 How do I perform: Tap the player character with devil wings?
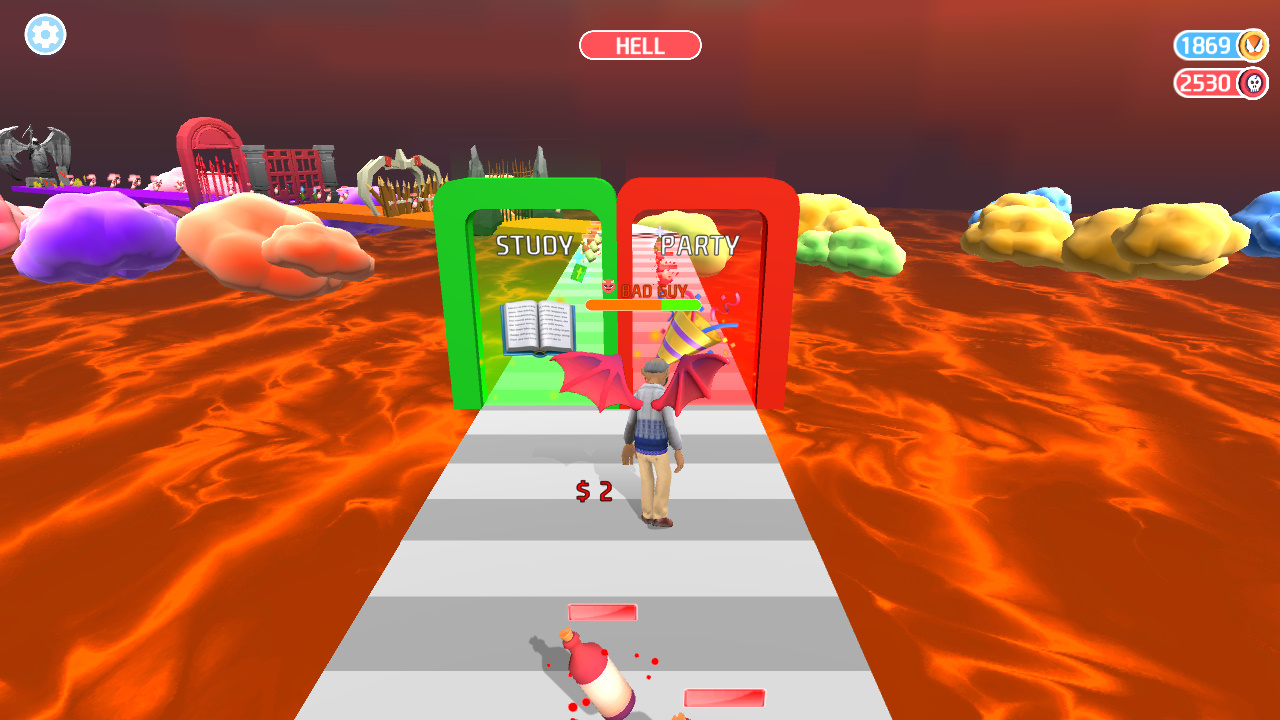(655, 440)
